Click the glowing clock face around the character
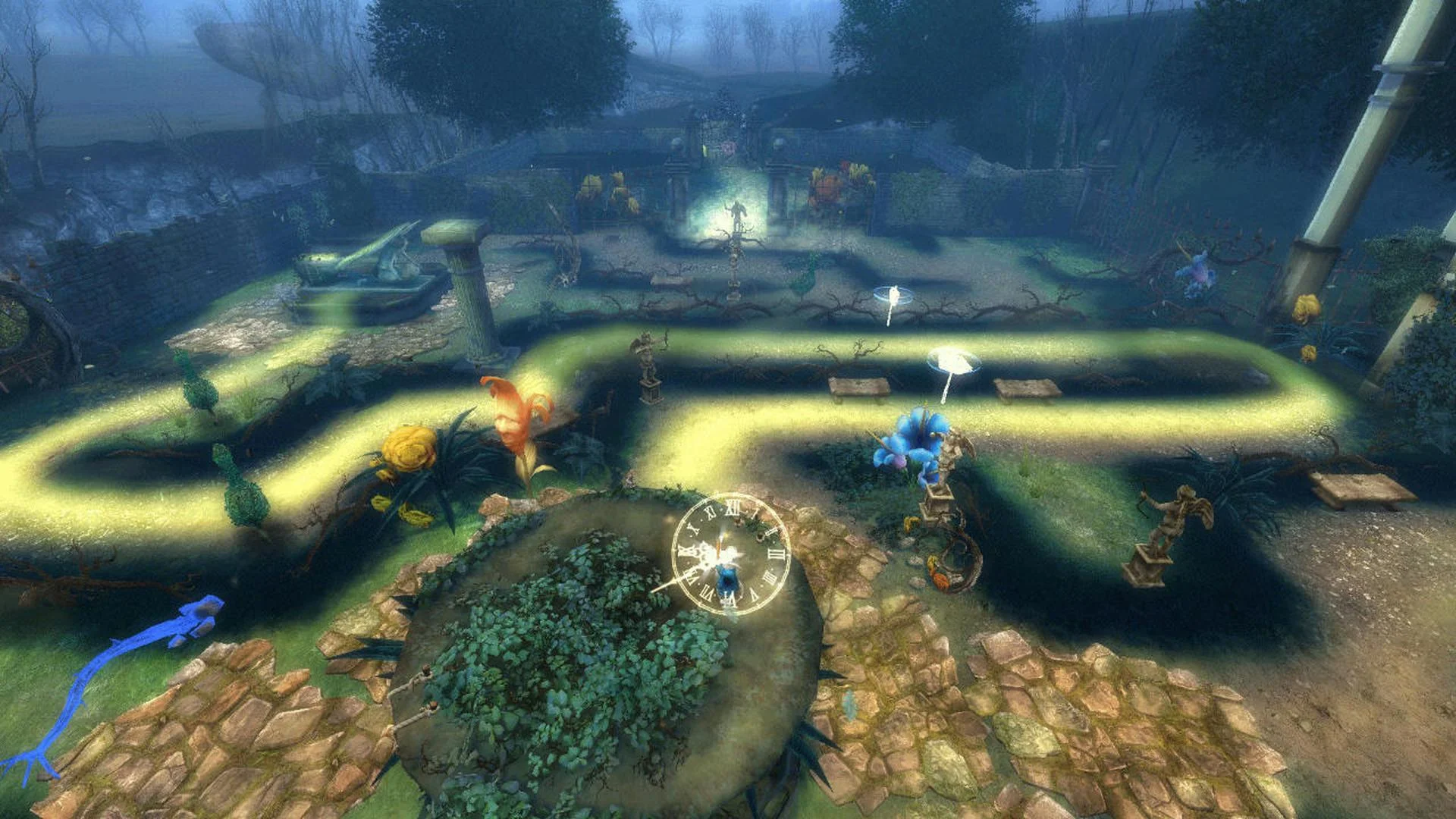1456x819 pixels. coord(728,554)
